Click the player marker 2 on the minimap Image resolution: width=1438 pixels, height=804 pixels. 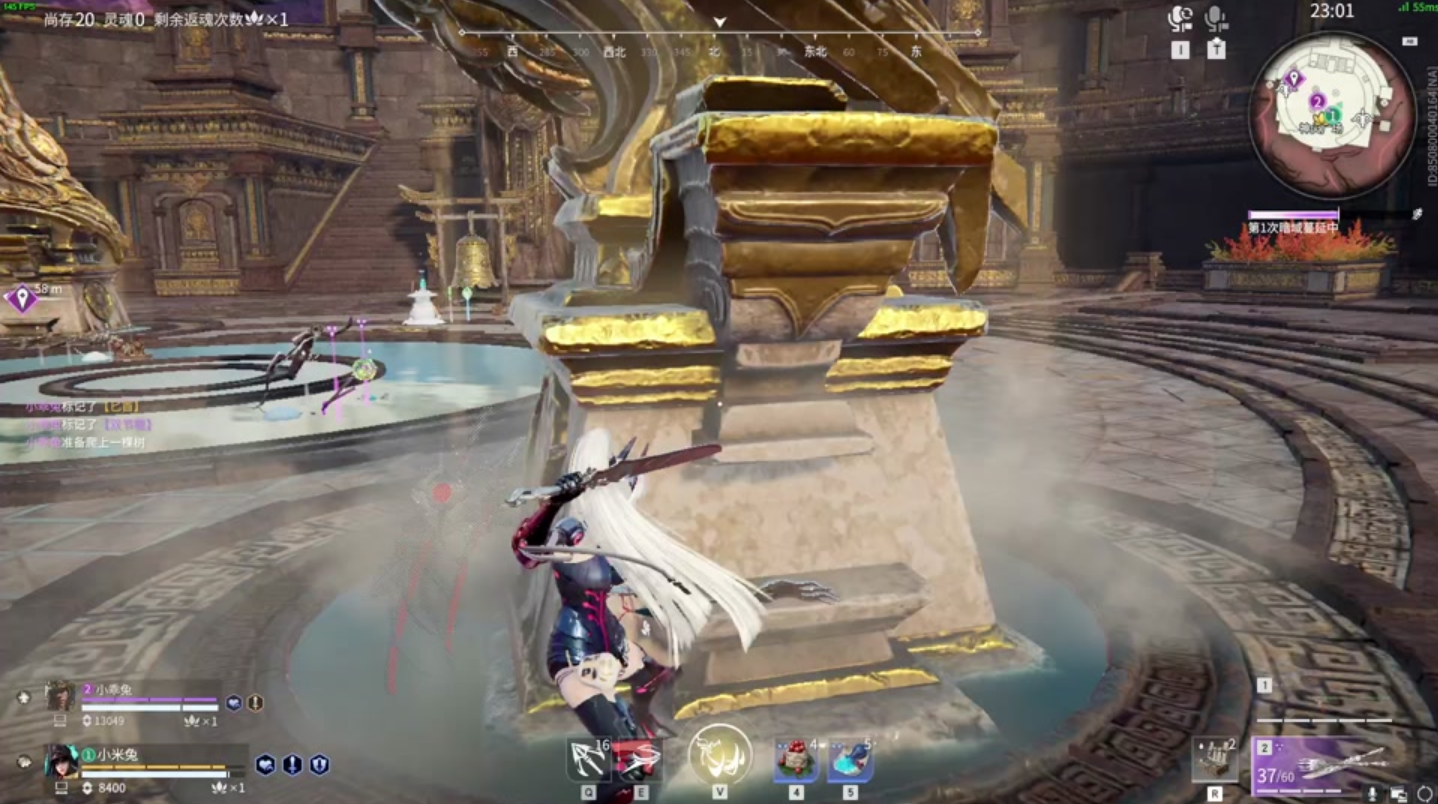(1318, 102)
